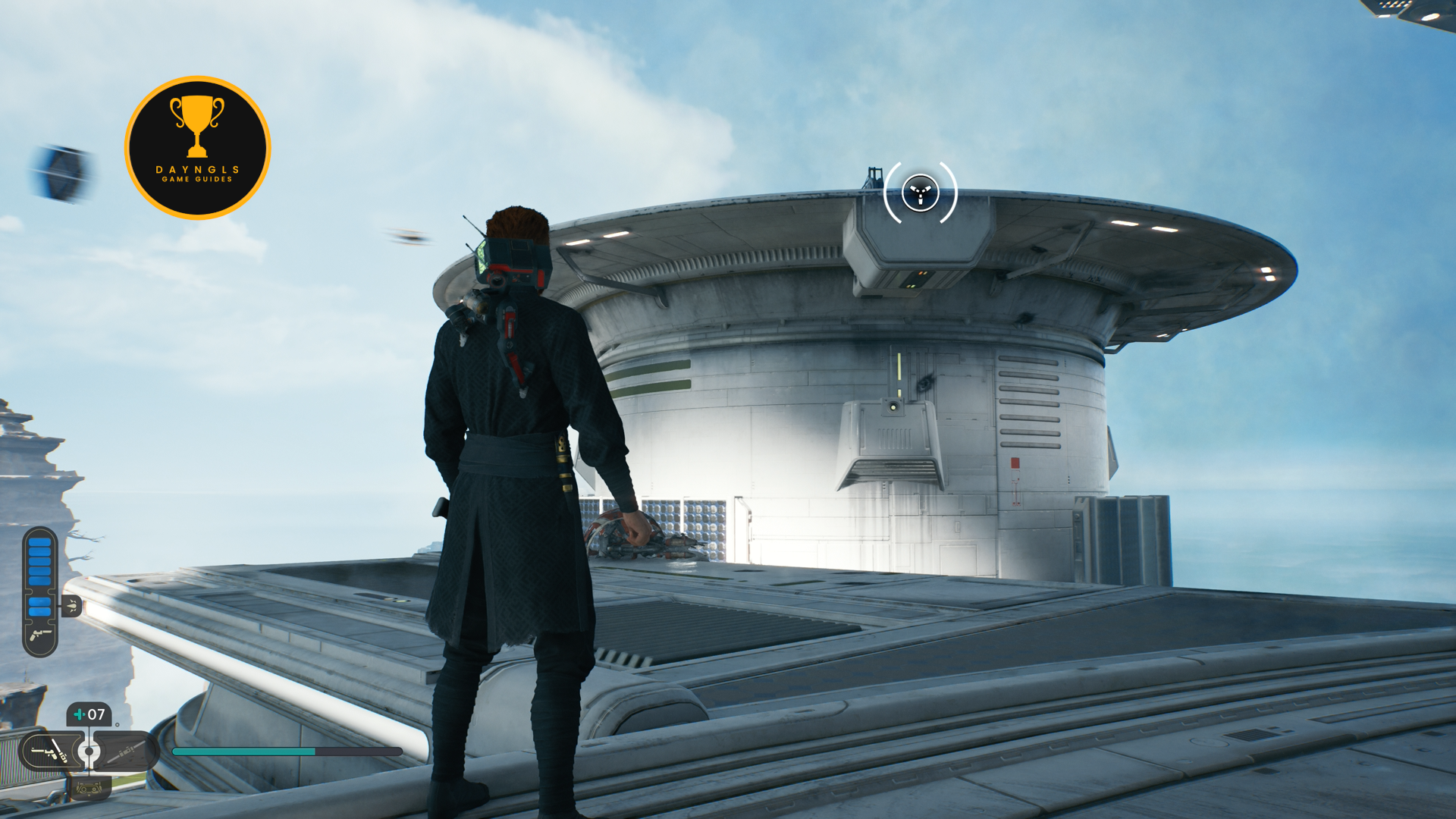The height and width of the screenshot is (819, 1456).
Task: Select the blaster stance slot
Action: [49, 752]
